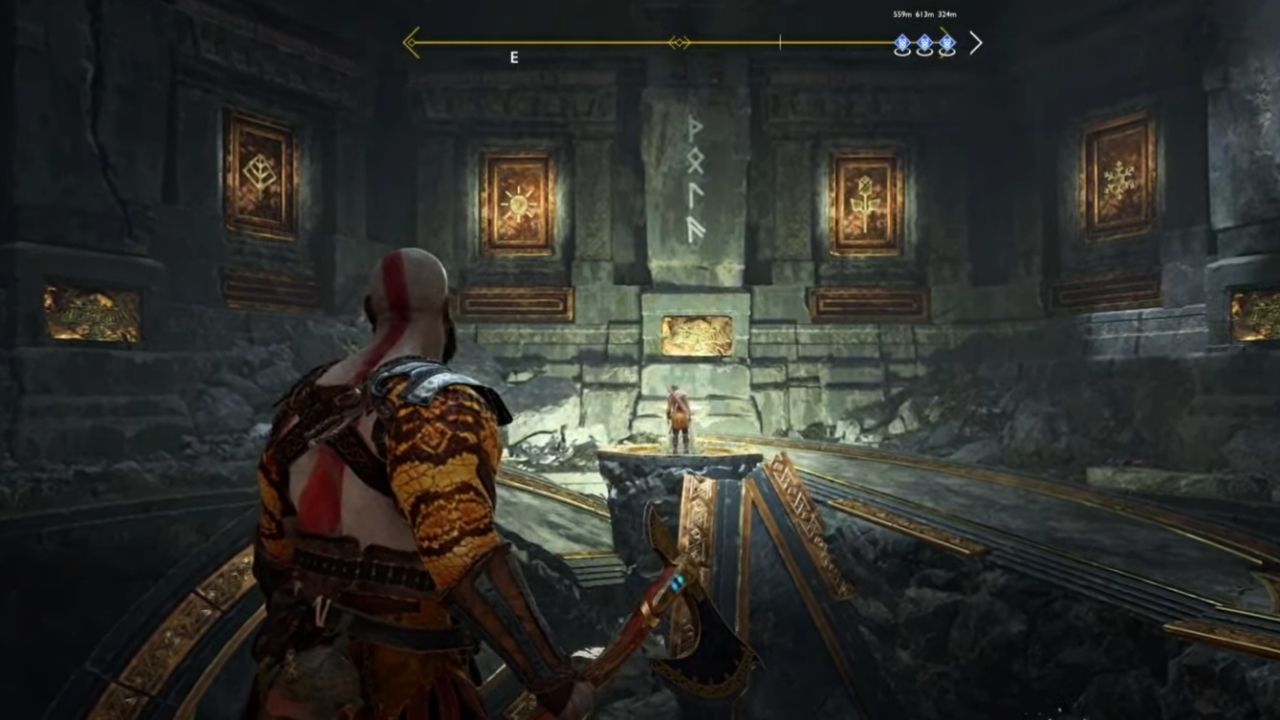Click the blue compass marker labeled 559m
The image size is (1280, 720).
coord(902,43)
